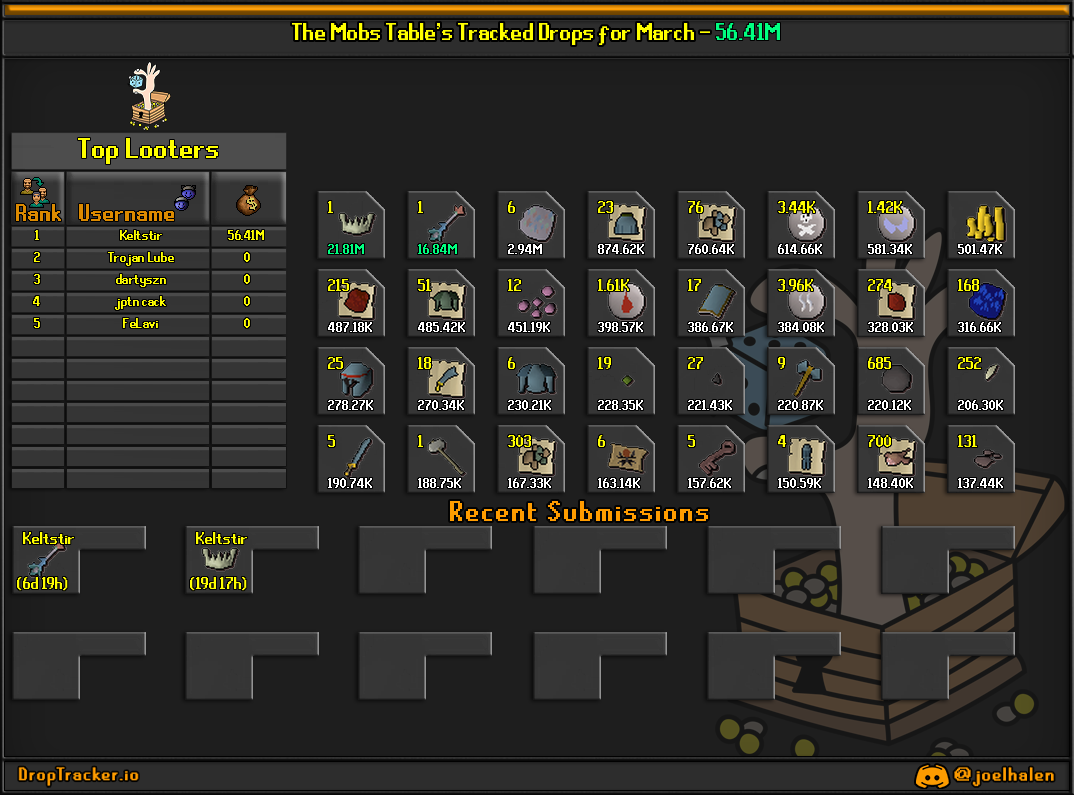Select the blood rune slot worth 398.57K
The width and height of the screenshot is (1074, 795).
coord(621,303)
